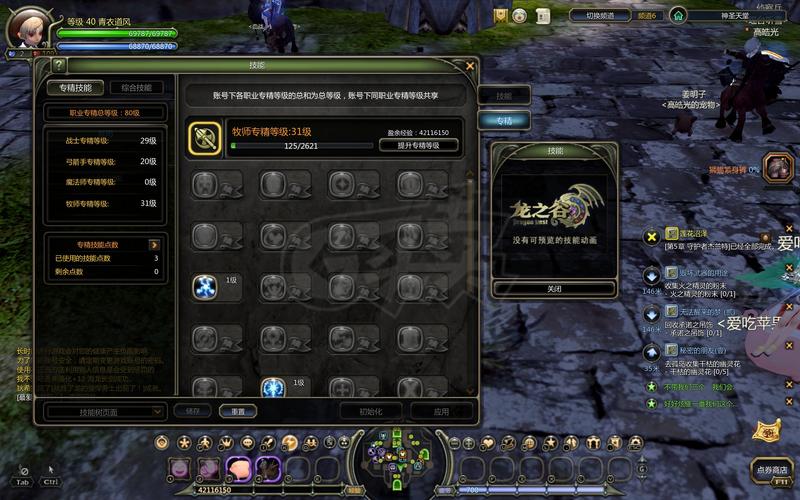Expand the 专精技能点数 arrow
The height and width of the screenshot is (500, 800).
tap(155, 244)
